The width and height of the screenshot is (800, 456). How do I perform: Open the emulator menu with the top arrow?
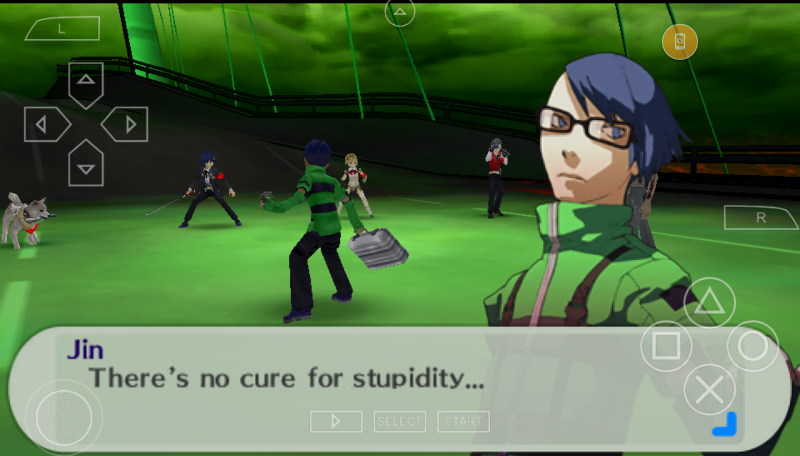click(400, 13)
